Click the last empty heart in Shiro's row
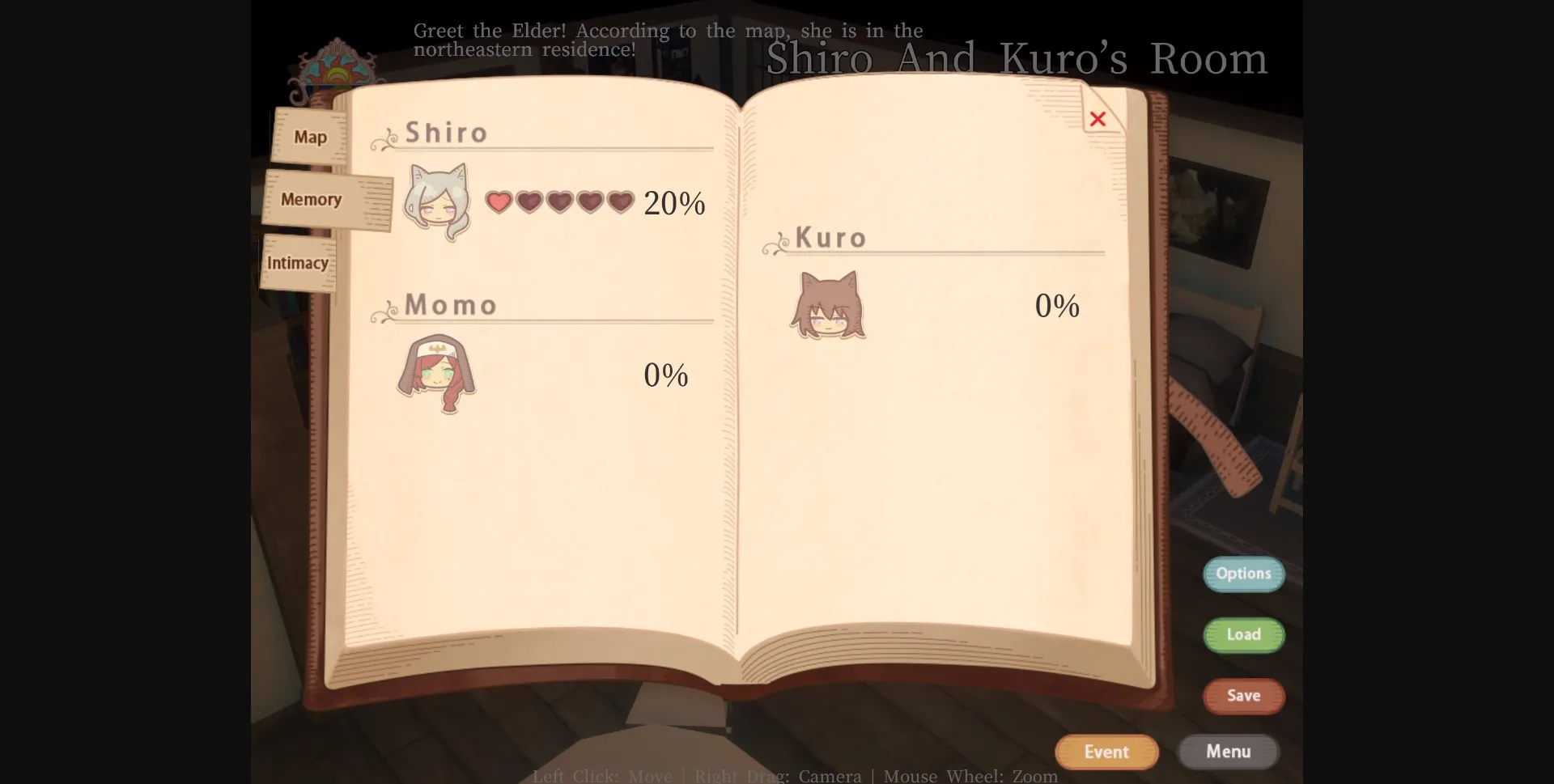 pos(619,202)
